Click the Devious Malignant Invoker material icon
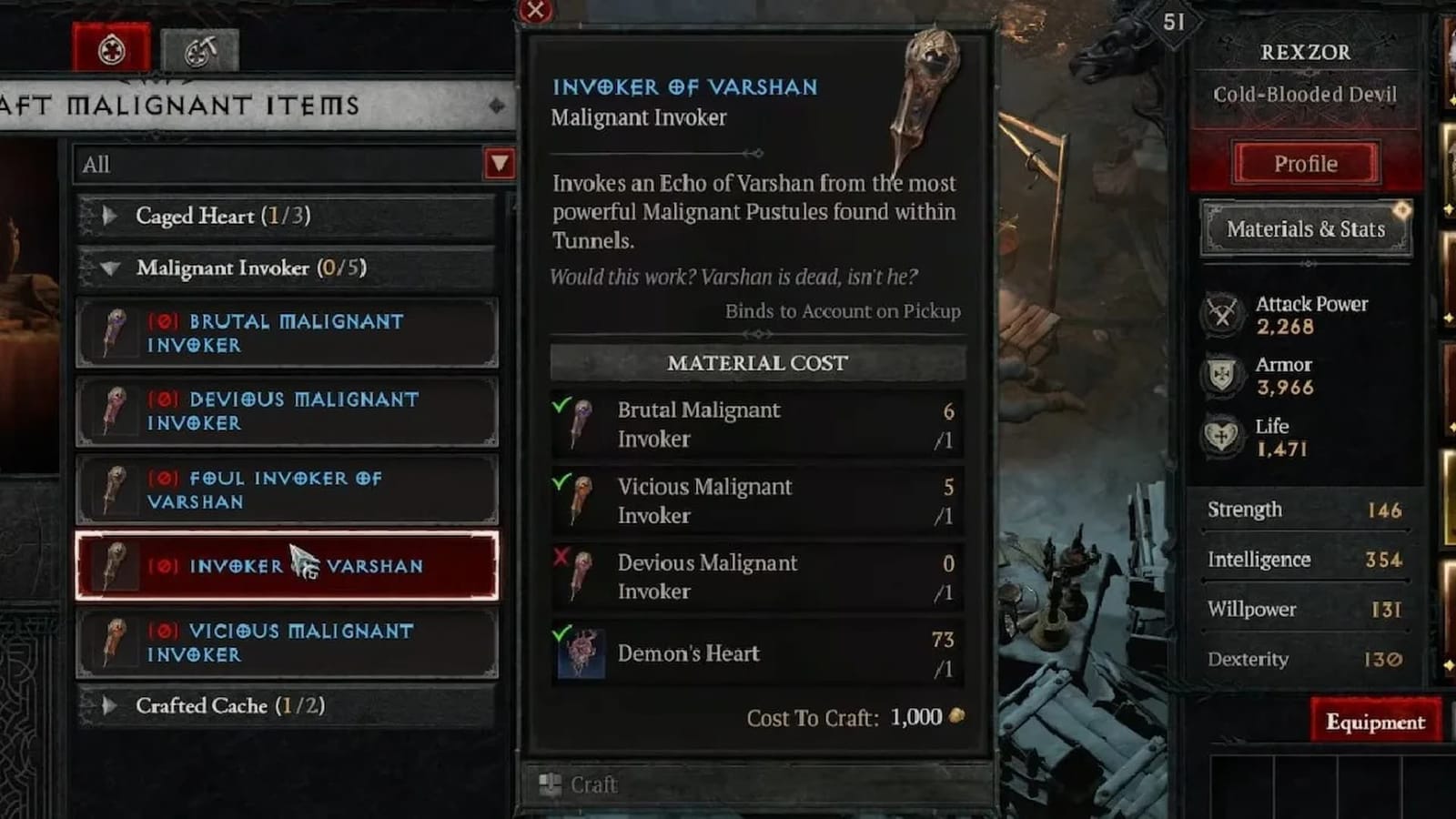1456x819 pixels. coord(581,575)
